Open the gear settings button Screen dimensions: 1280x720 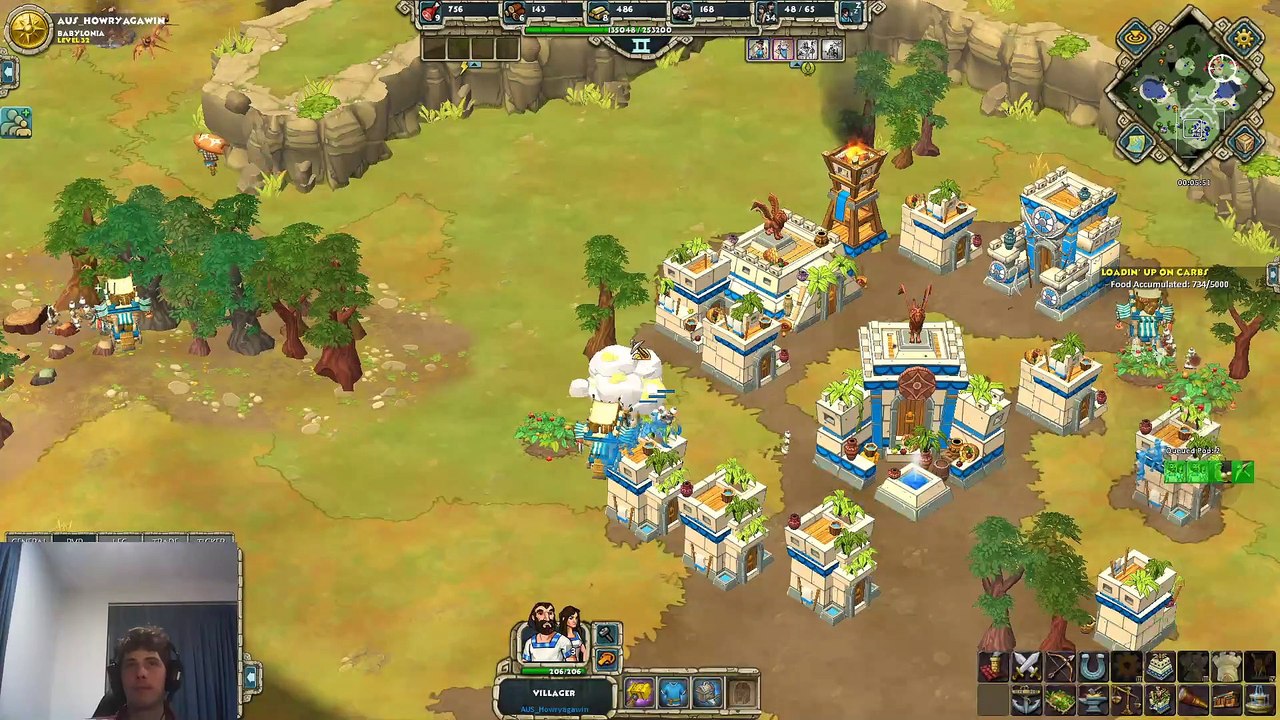(1243, 38)
